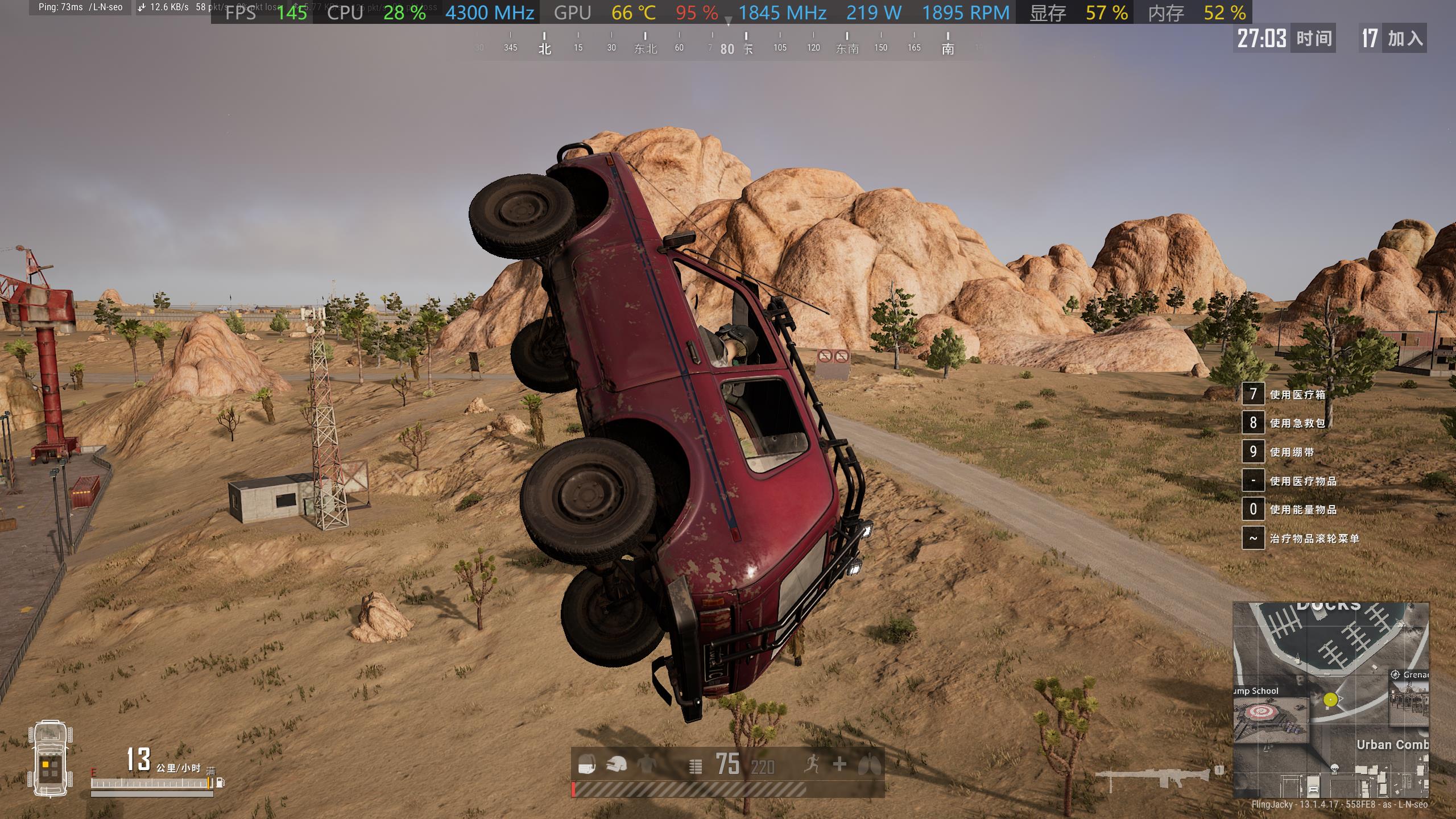Select the vest armor icon
Screen dimensions: 1456x819
(646, 764)
